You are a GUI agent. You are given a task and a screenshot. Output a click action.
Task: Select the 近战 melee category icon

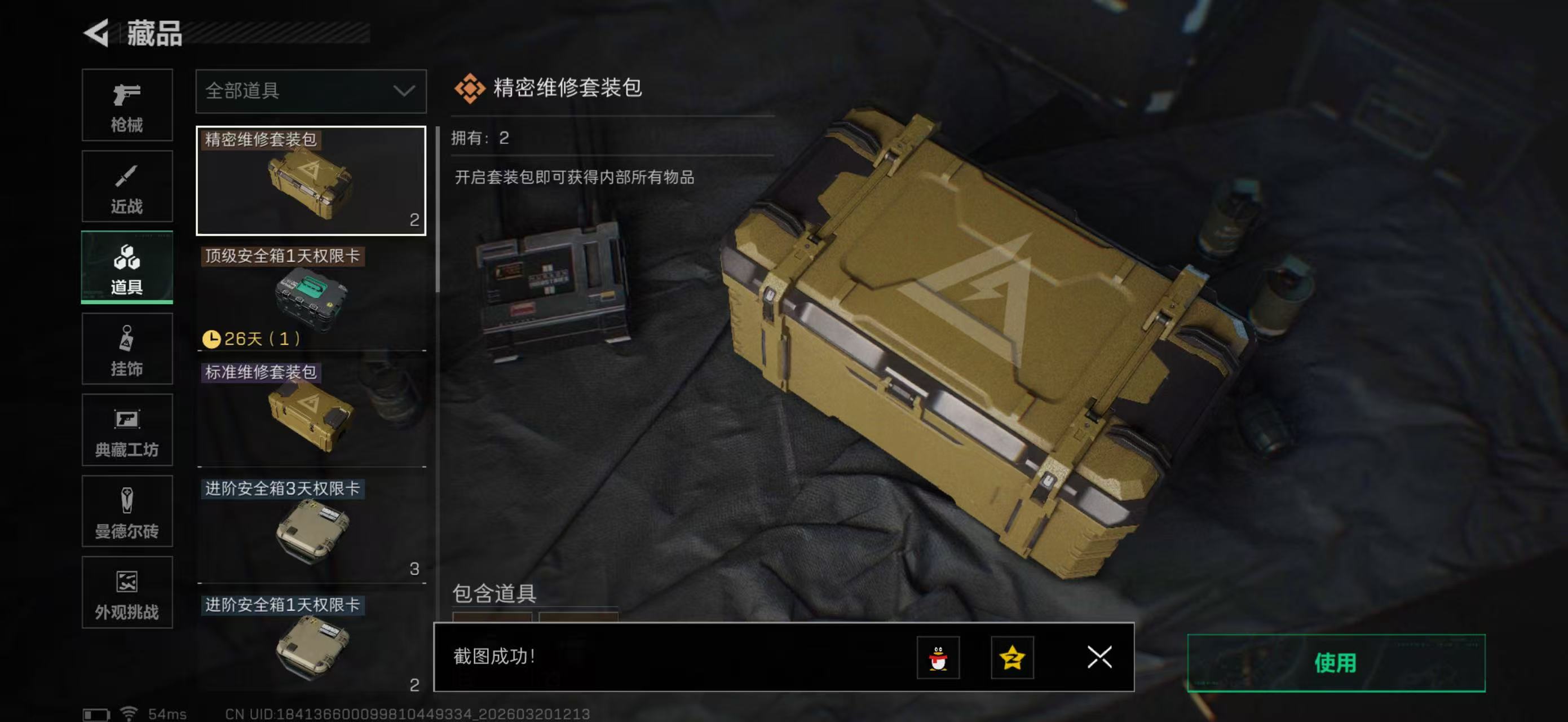pyautogui.click(x=127, y=186)
